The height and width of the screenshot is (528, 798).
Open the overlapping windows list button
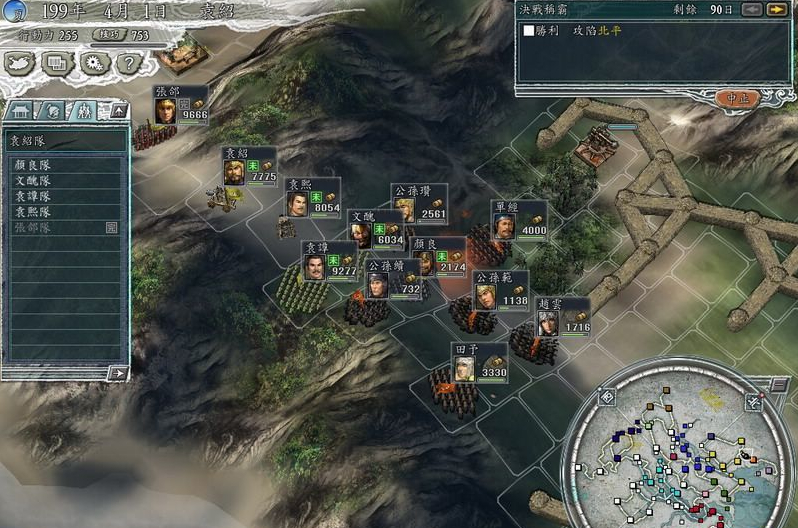57,62
